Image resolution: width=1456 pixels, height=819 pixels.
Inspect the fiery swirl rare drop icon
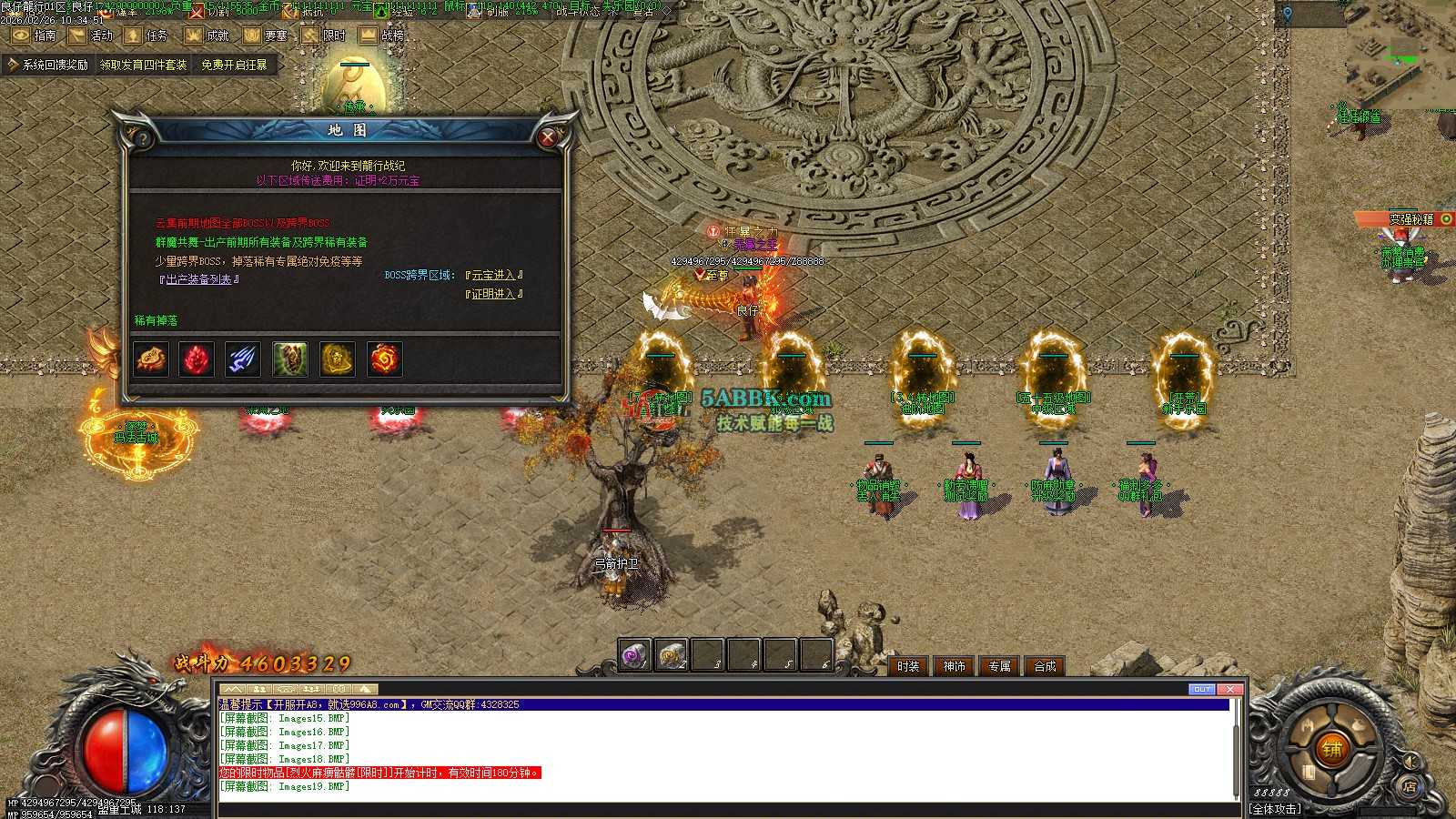click(384, 359)
